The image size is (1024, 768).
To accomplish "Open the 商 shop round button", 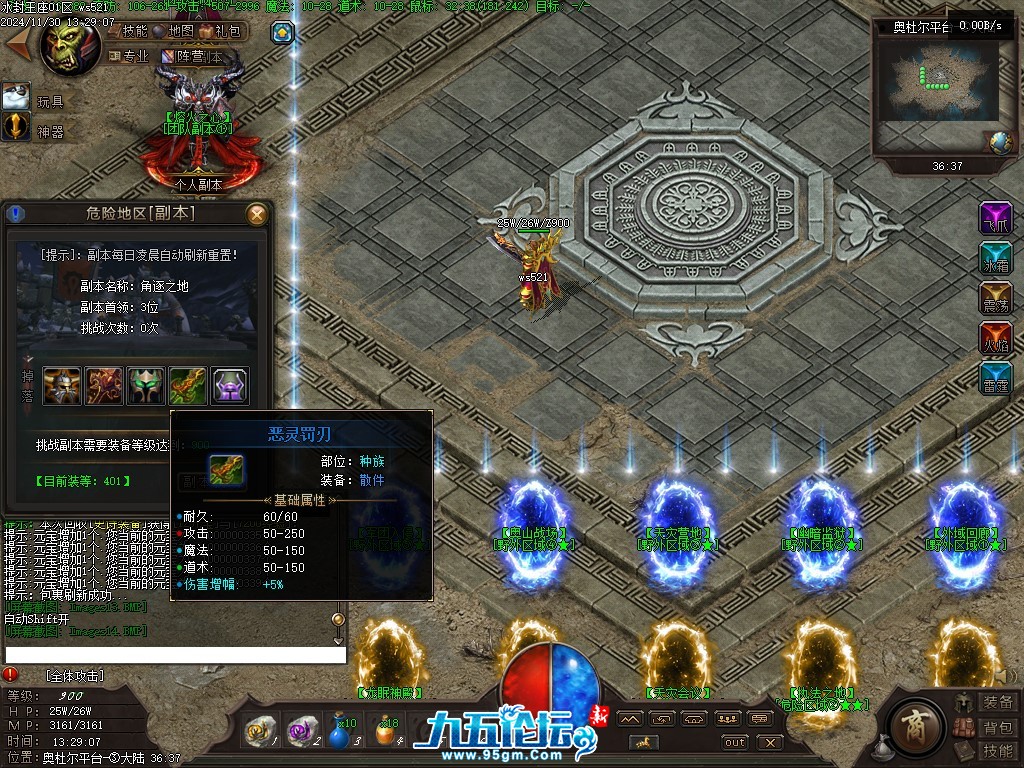I will click(913, 721).
